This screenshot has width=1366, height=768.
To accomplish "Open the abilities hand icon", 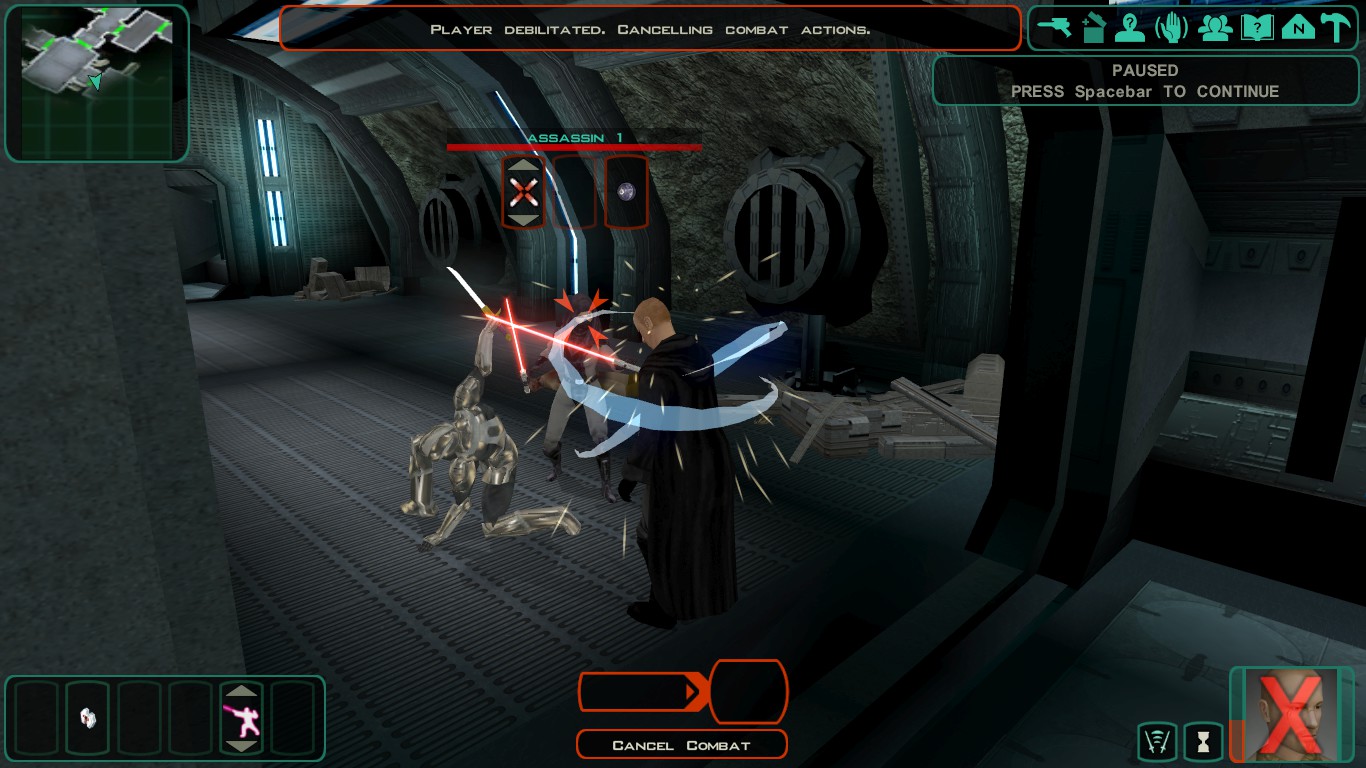I will pos(1171,28).
